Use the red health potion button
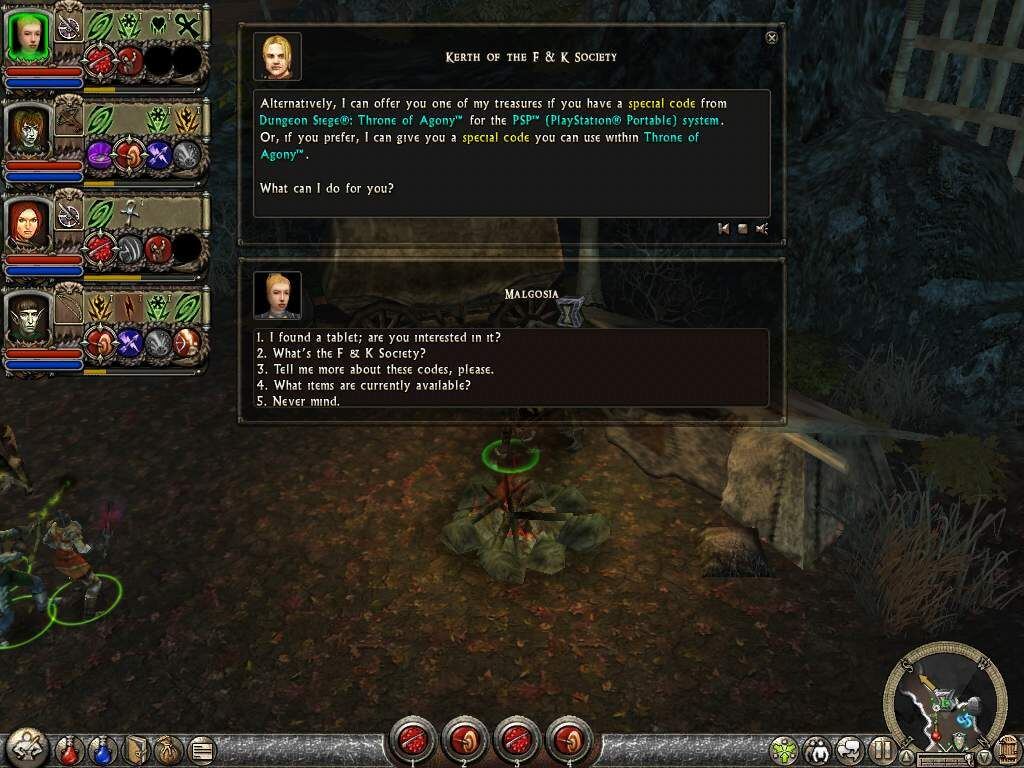 (x=69, y=748)
